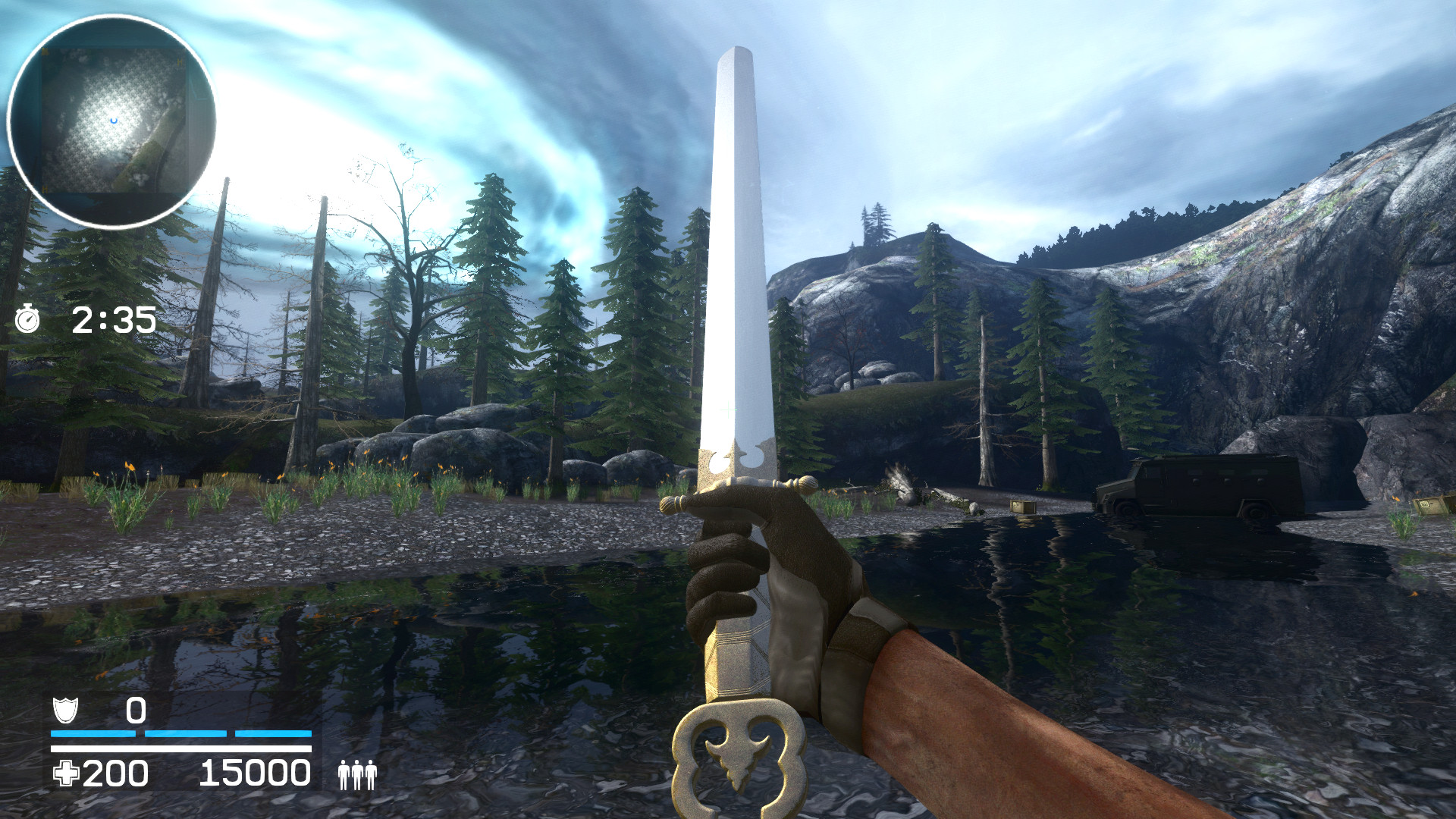
Task: Click the third blue armor bar segment
Action: click(x=273, y=733)
